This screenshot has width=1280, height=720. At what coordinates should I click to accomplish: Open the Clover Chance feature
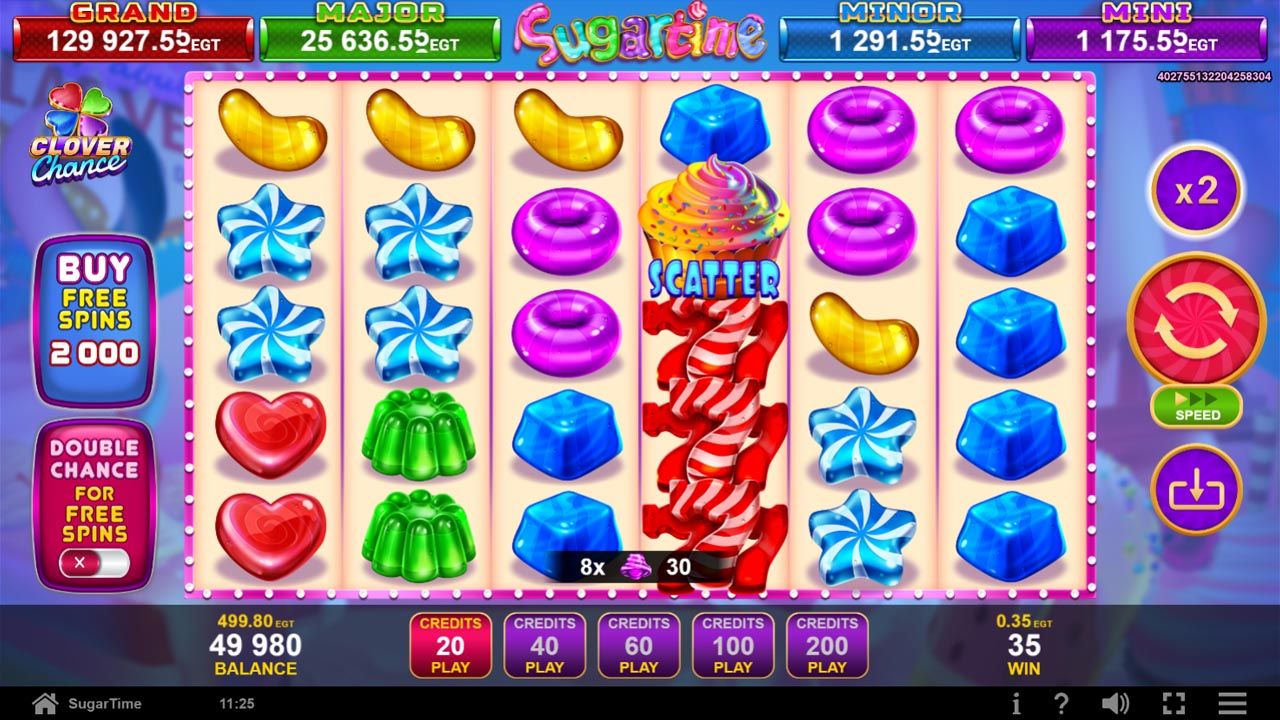(x=80, y=135)
